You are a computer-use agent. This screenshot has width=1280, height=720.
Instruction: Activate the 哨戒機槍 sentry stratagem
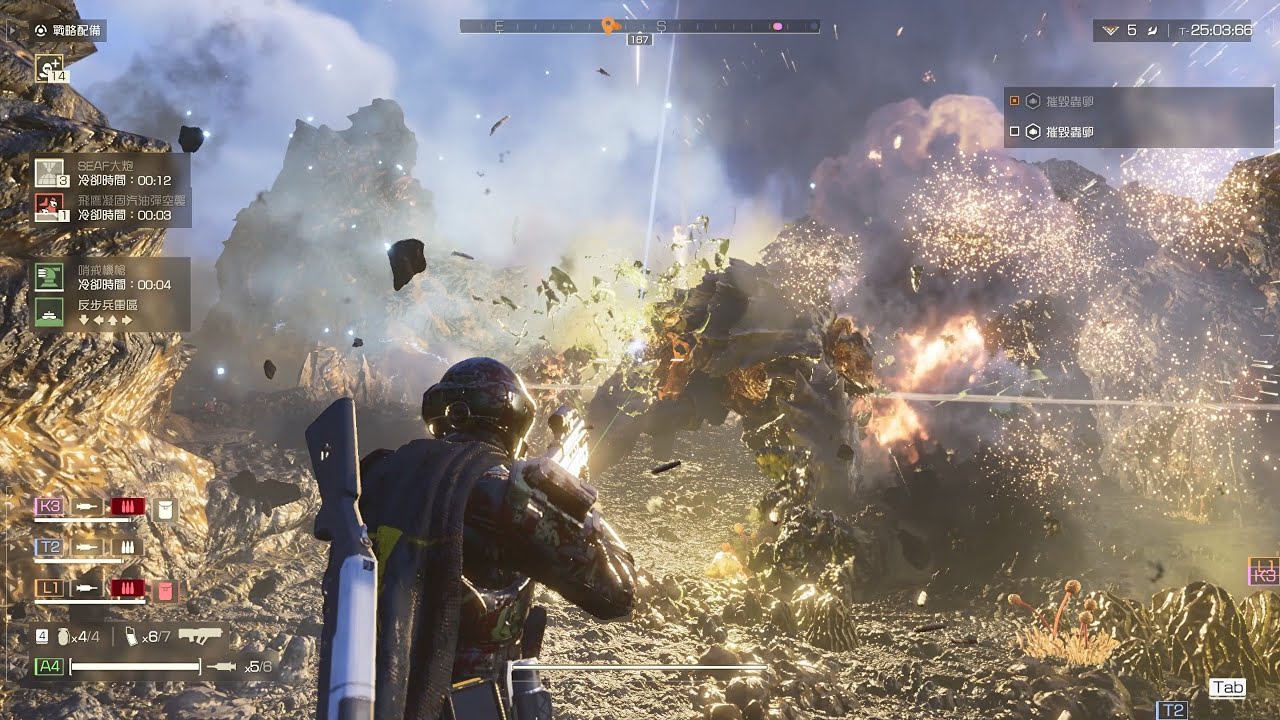click(50, 276)
